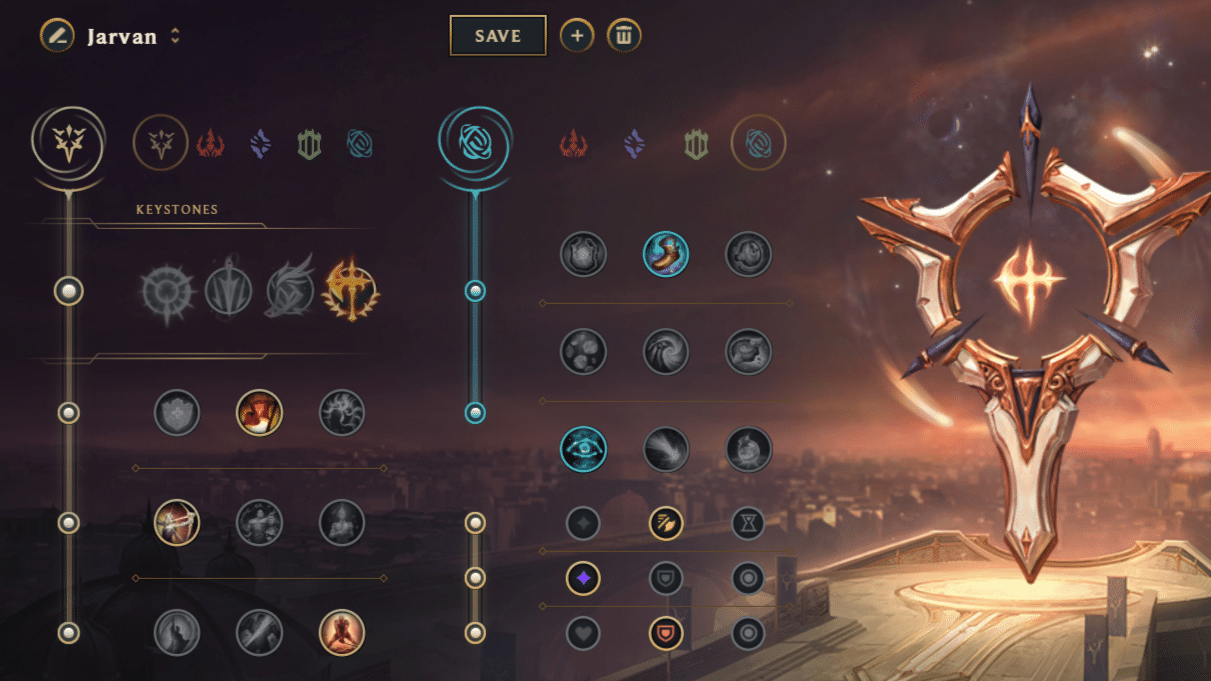The width and height of the screenshot is (1211, 681).
Task: Edit the rune page name with pencil icon
Action: click(x=57, y=36)
